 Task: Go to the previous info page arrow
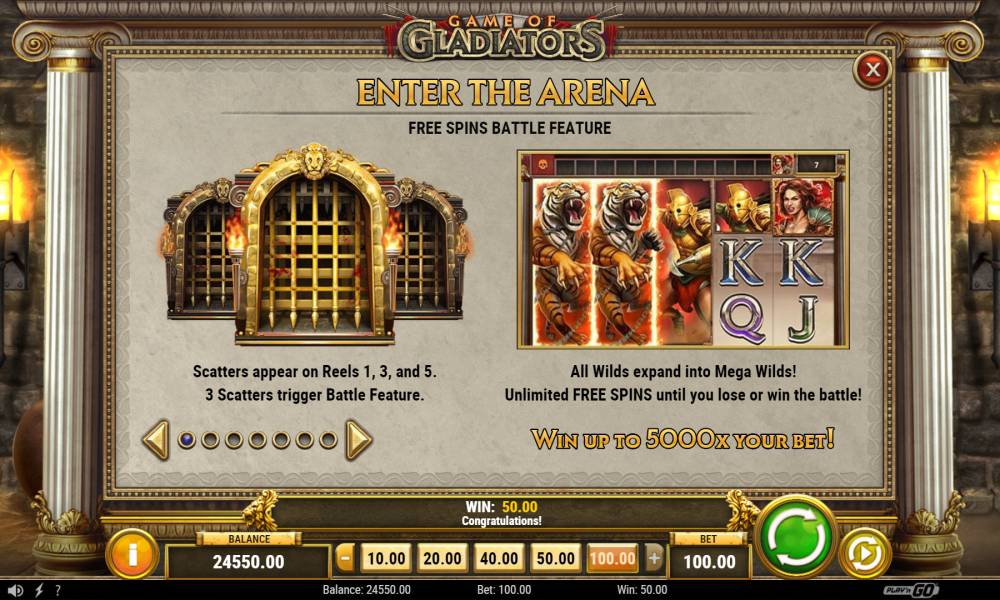click(x=156, y=440)
